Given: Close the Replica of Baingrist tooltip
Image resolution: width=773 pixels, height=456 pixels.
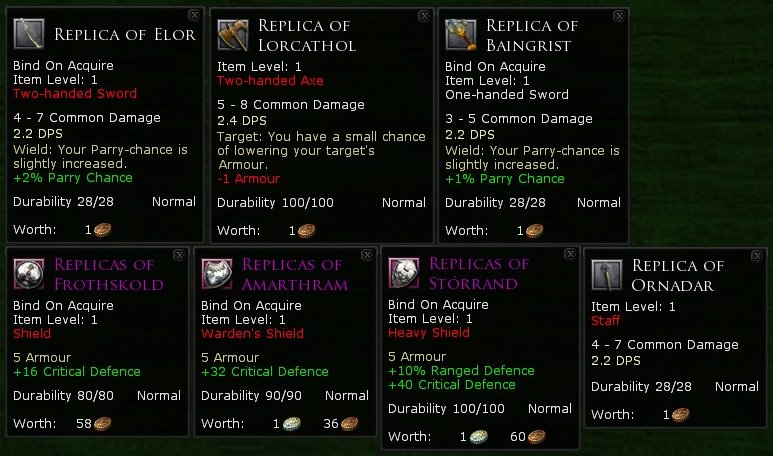Looking at the screenshot, I should 618,16.
